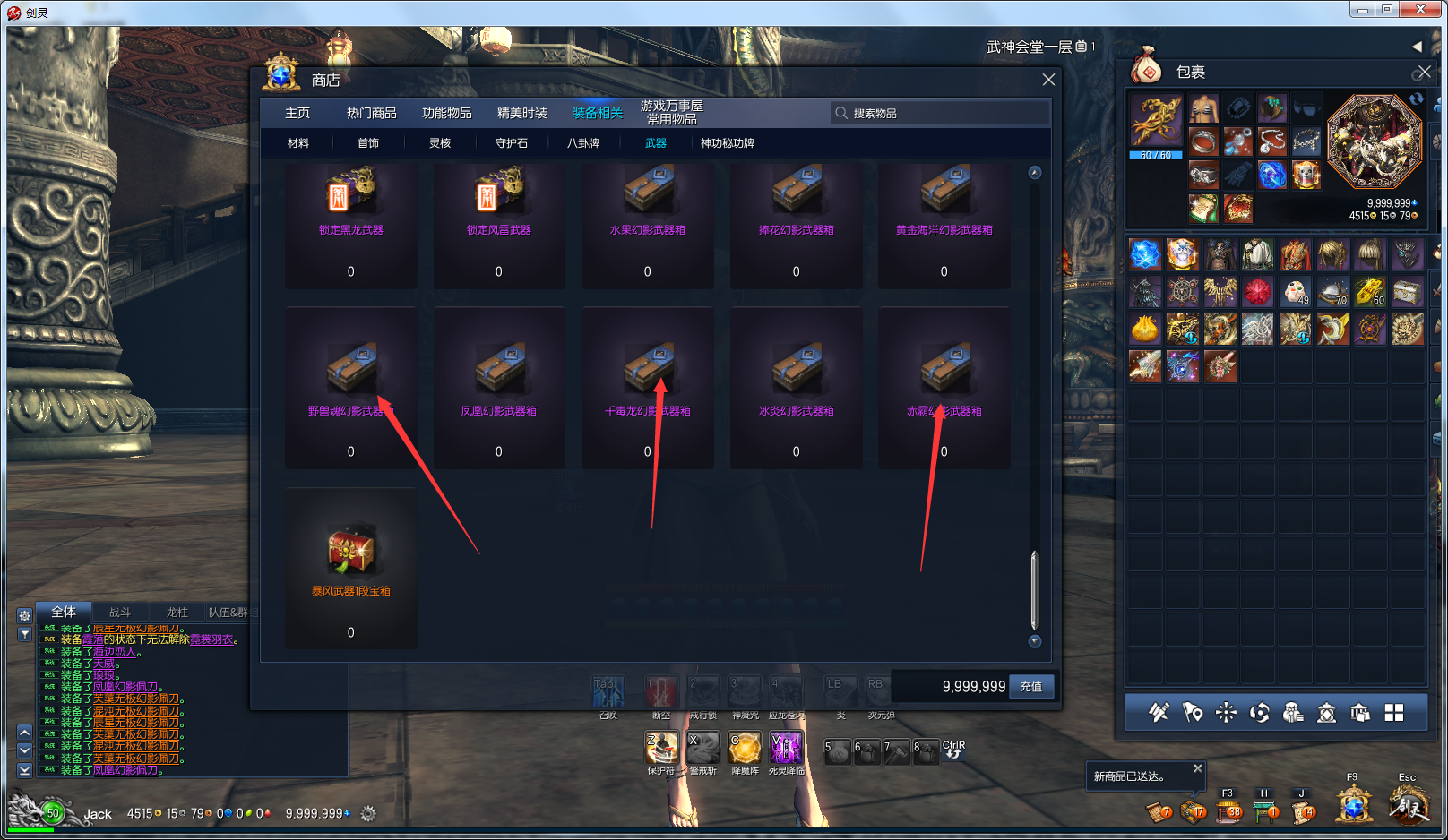Screen dimensions: 1448x840
Task: Close the 商店 shop window
Action: [1048, 80]
